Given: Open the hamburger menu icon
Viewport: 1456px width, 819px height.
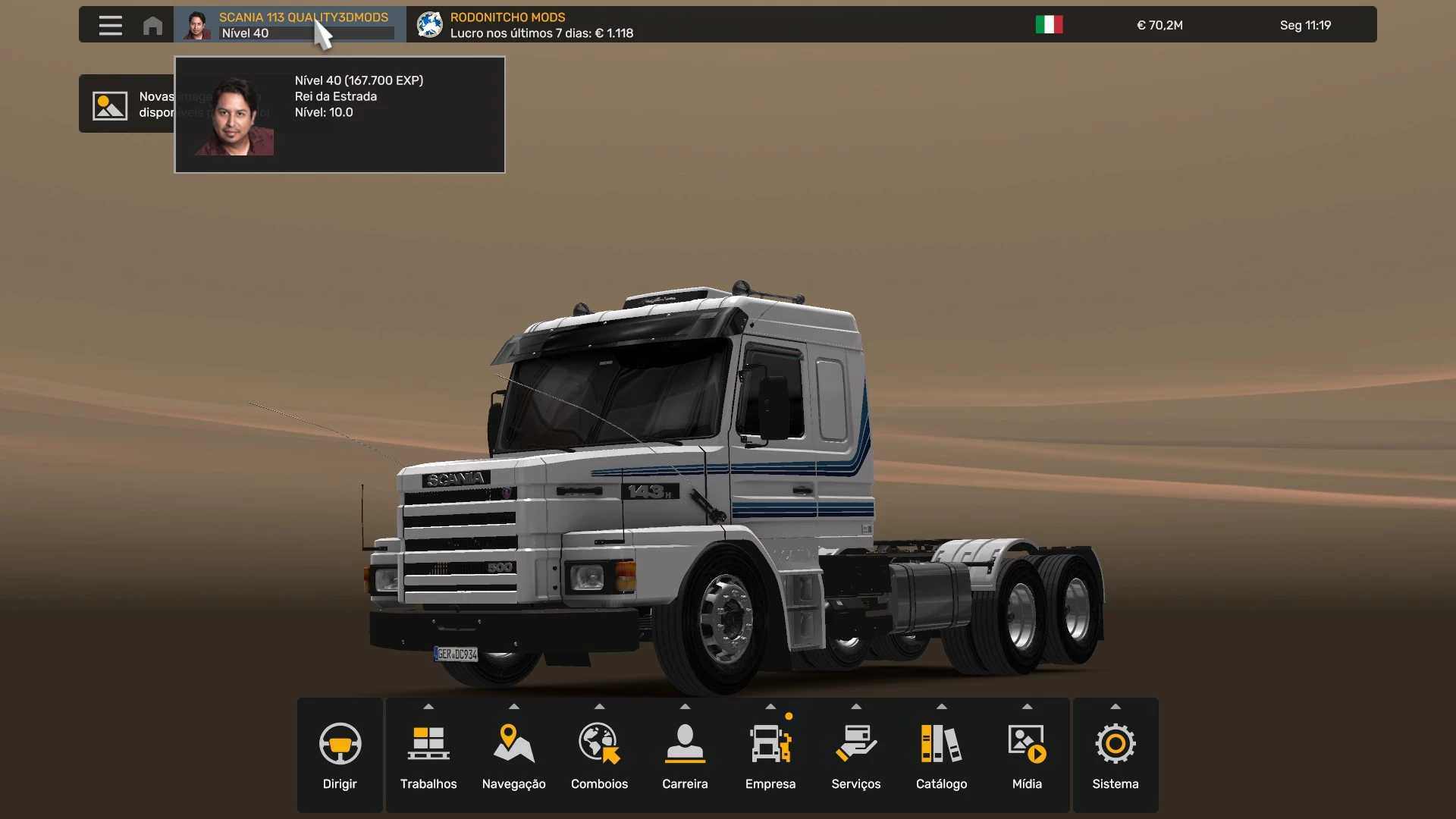Looking at the screenshot, I should [110, 25].
